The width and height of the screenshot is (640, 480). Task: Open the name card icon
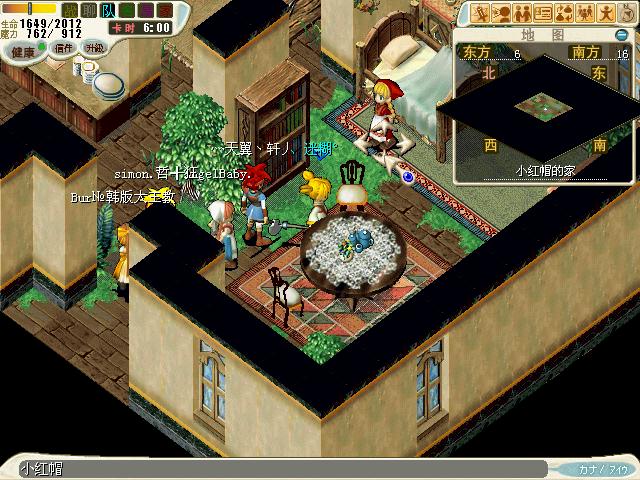543,12
